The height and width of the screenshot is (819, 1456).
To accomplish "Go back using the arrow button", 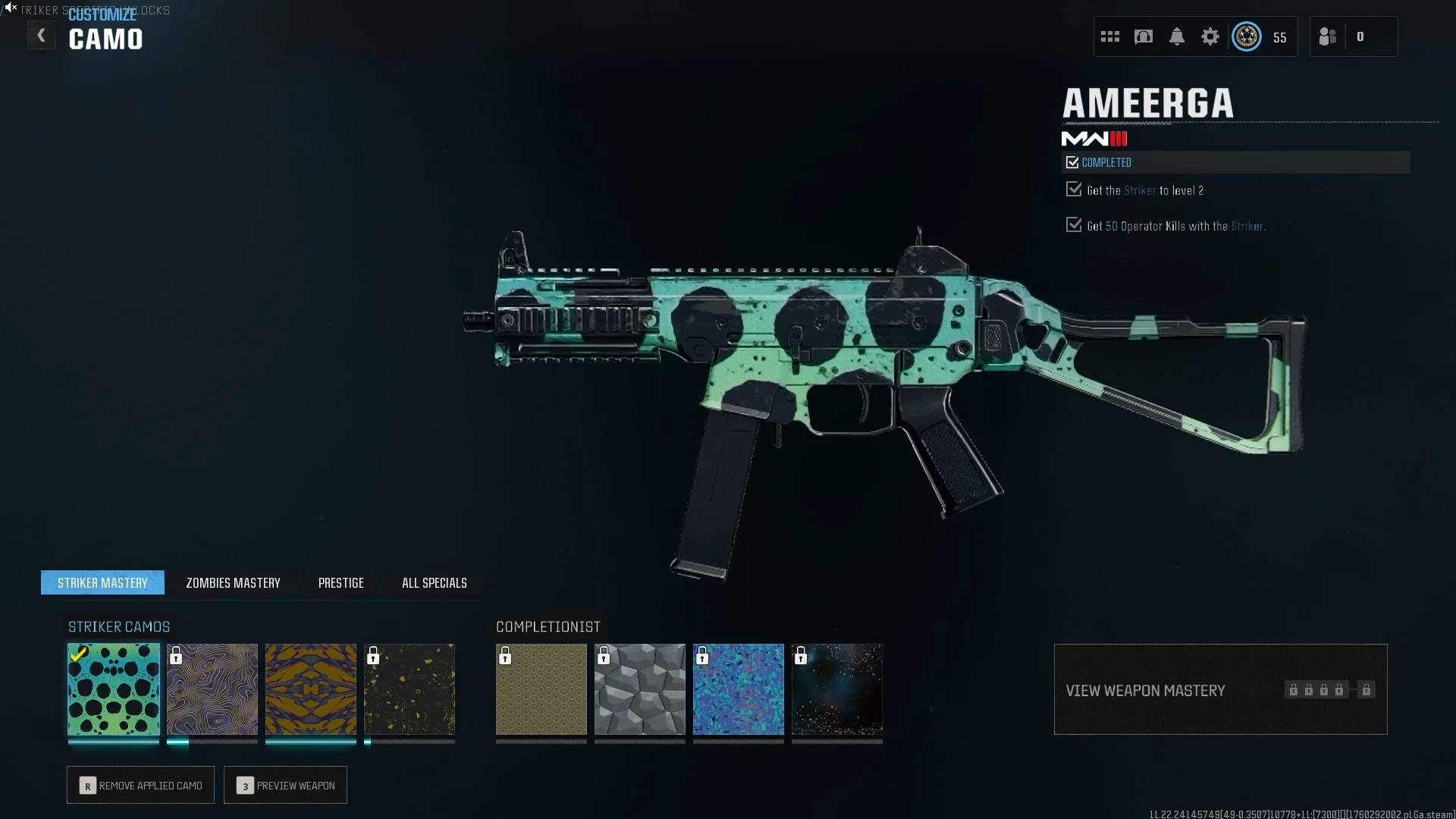I will (x=42, y=36).
